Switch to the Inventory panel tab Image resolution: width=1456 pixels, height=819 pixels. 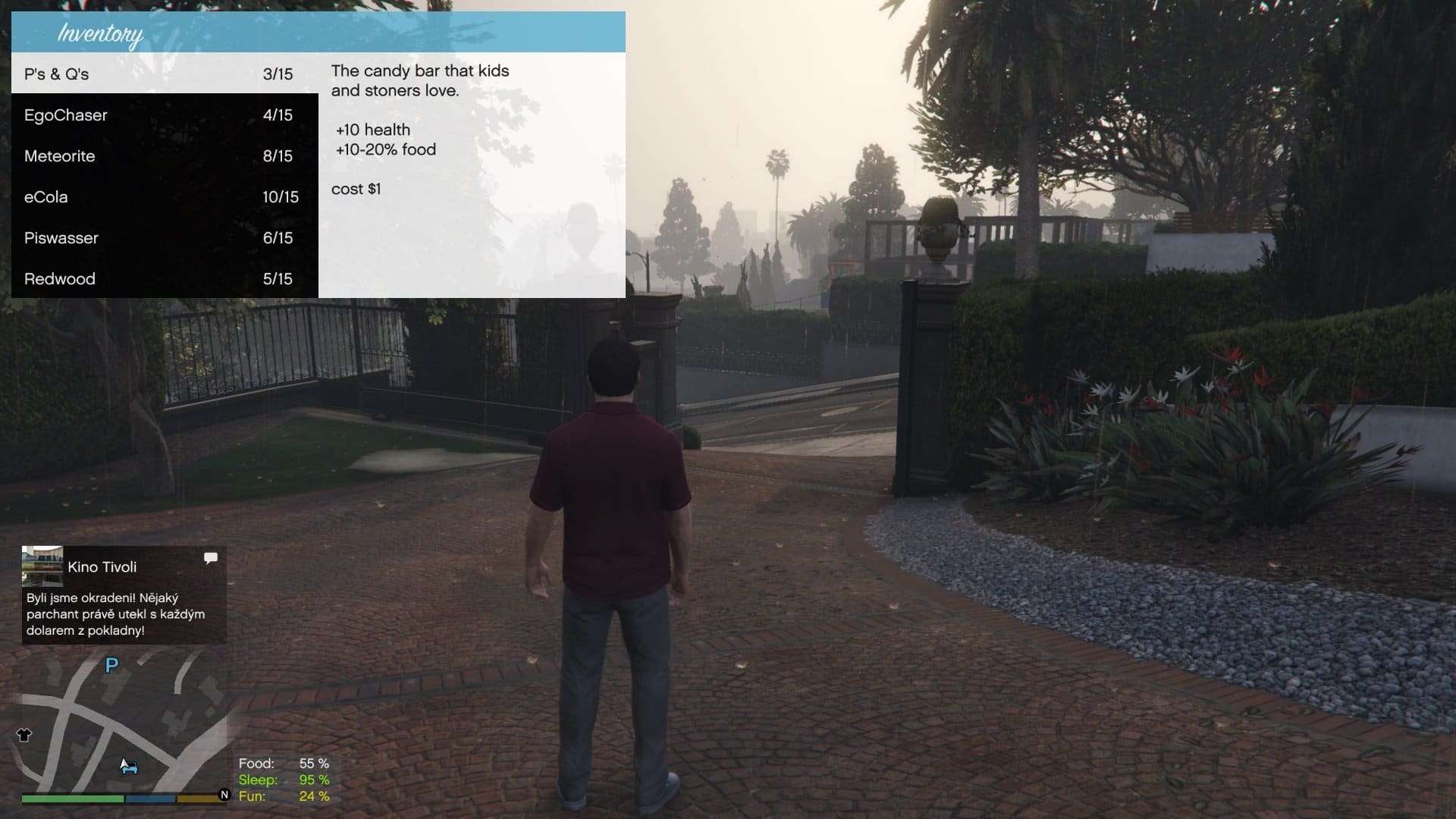click(101, 33)
